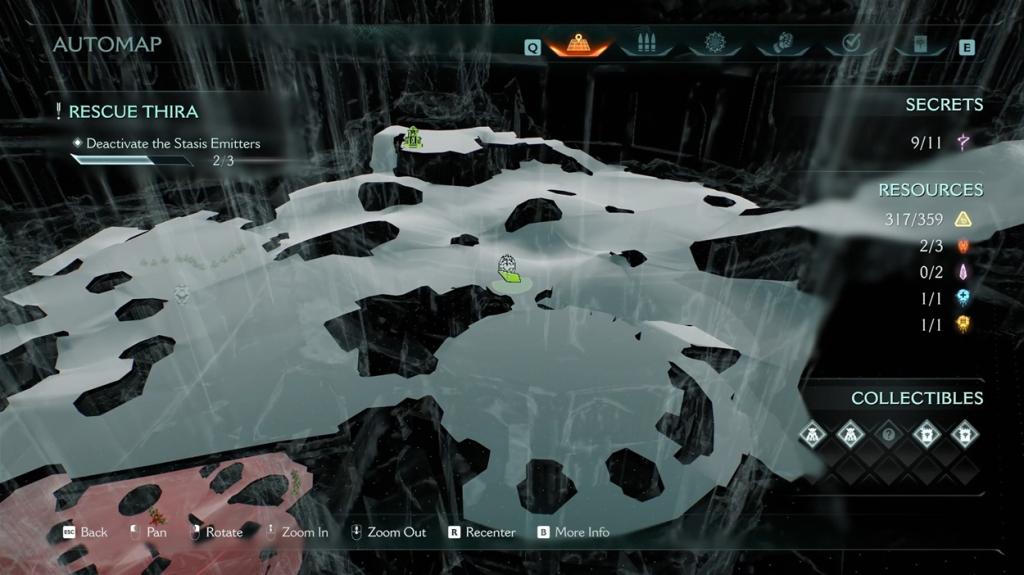Image resolution: width=1024 pixels, height=575 pixels.
Task: Switch to the gauntlet fist tab
Action: click(x=782, y=45)
